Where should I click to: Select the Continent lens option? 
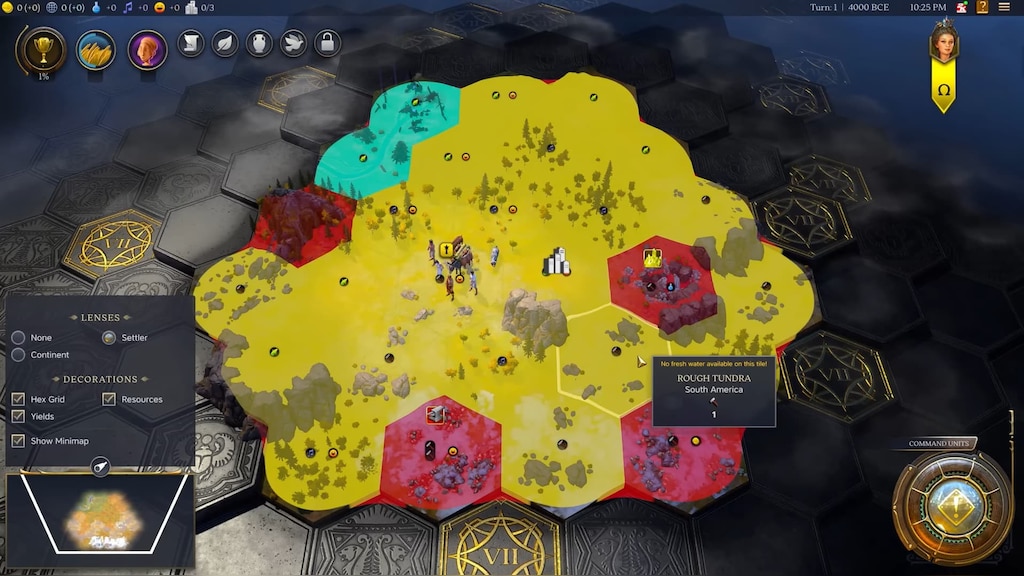[x=19, y=355]
